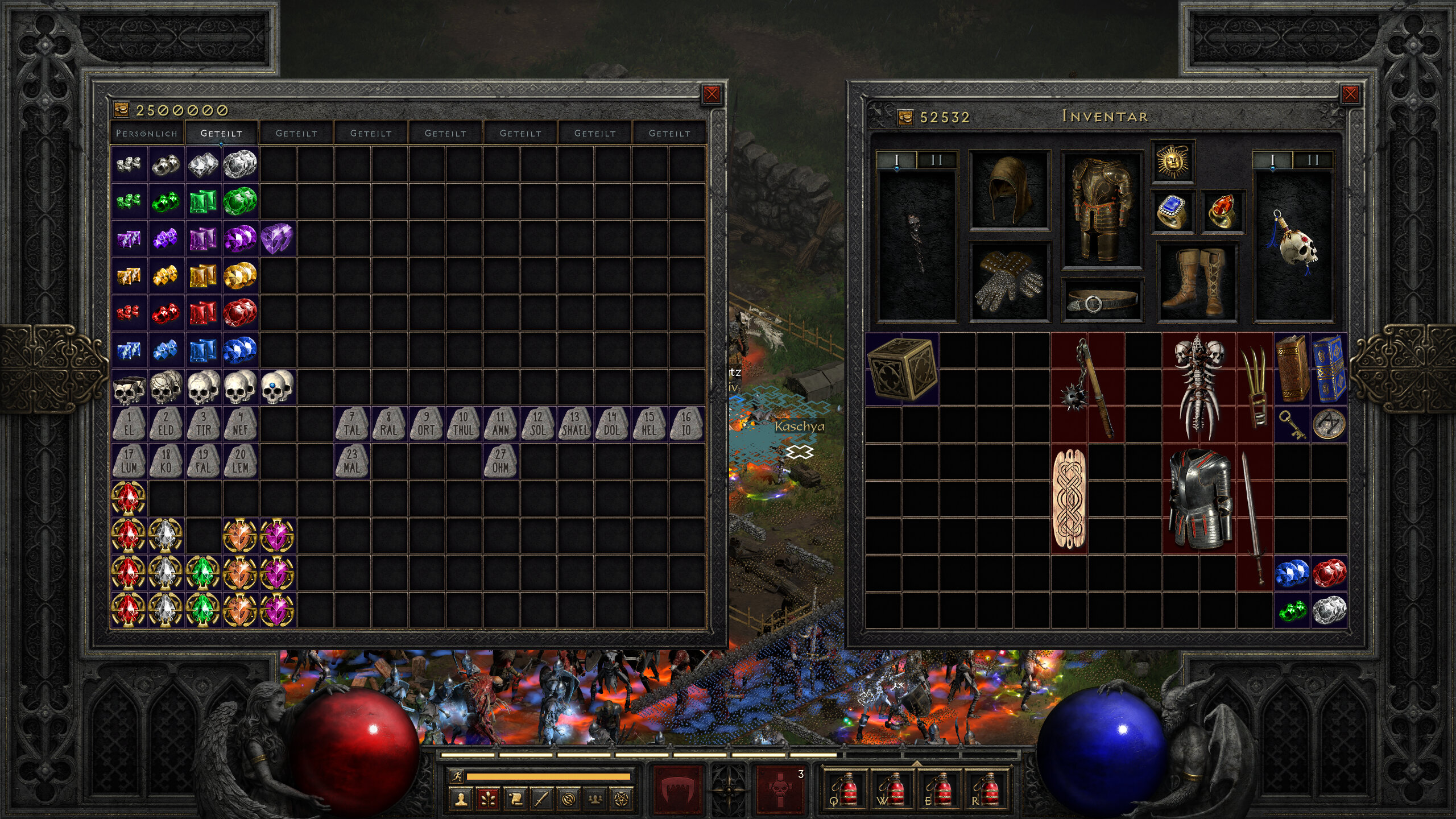Select the Horadric Cube in inventory
Viewport: 1456px width, 819px height.
tap(901, 369)
